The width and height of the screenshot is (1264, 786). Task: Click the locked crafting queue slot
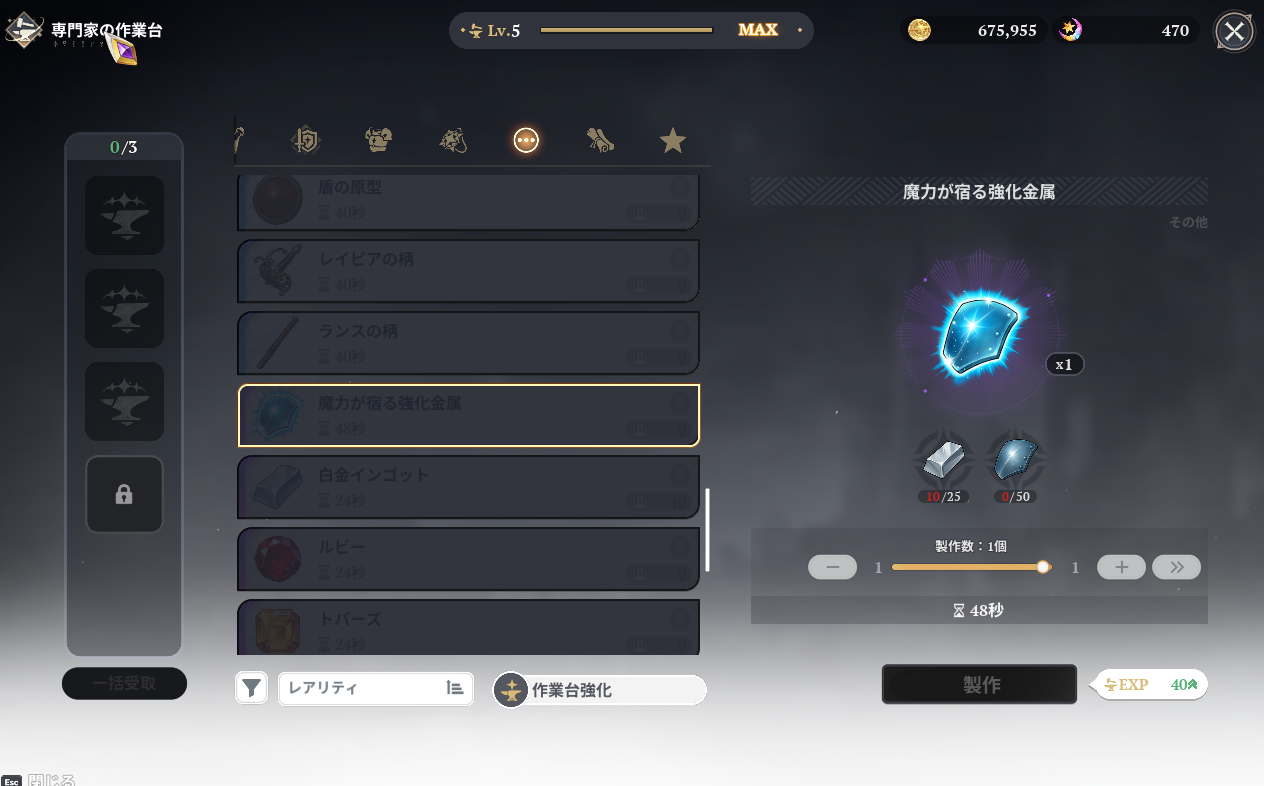coord(124,494)
